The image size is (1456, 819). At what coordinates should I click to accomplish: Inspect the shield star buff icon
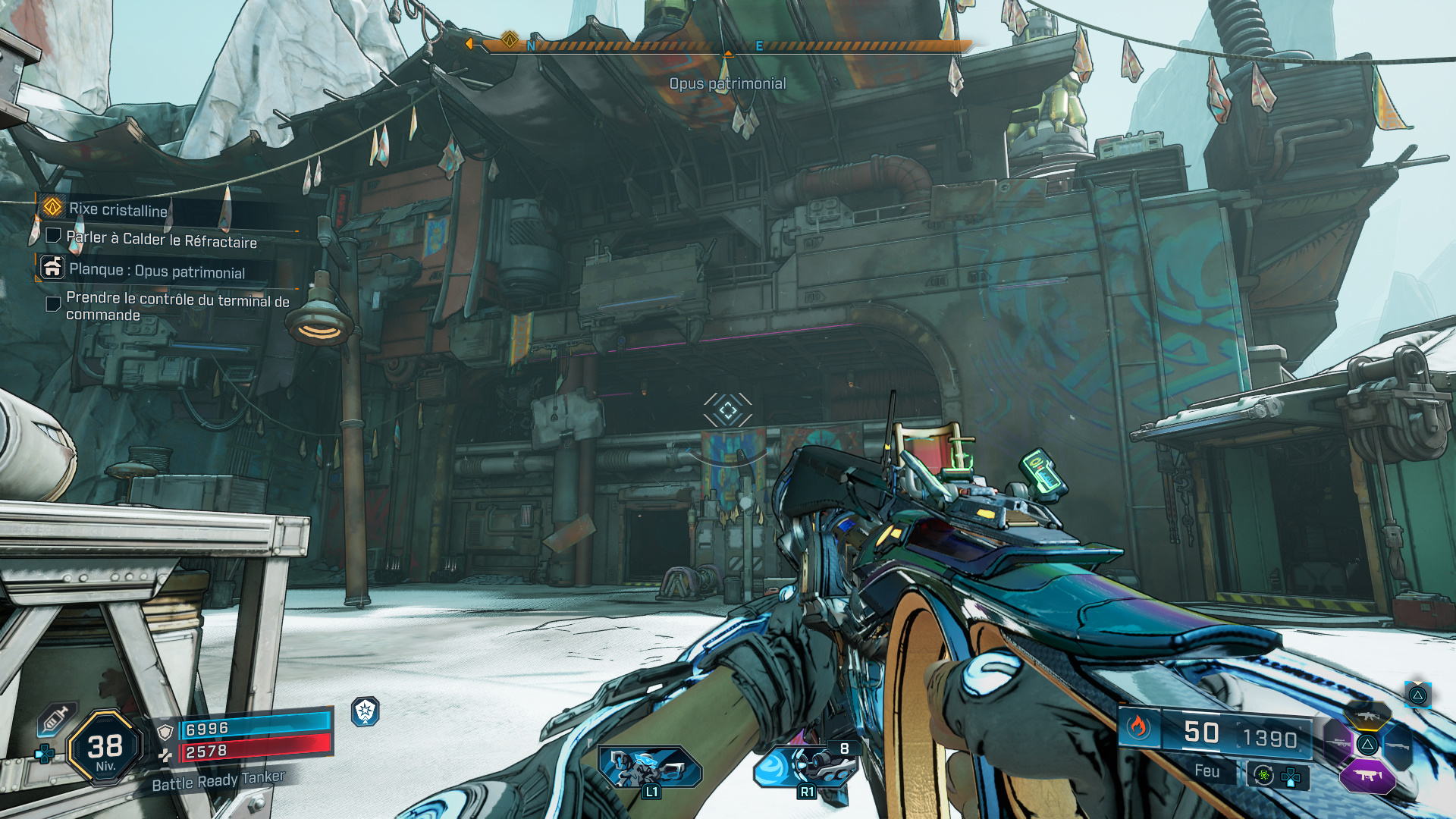[365, 711]
